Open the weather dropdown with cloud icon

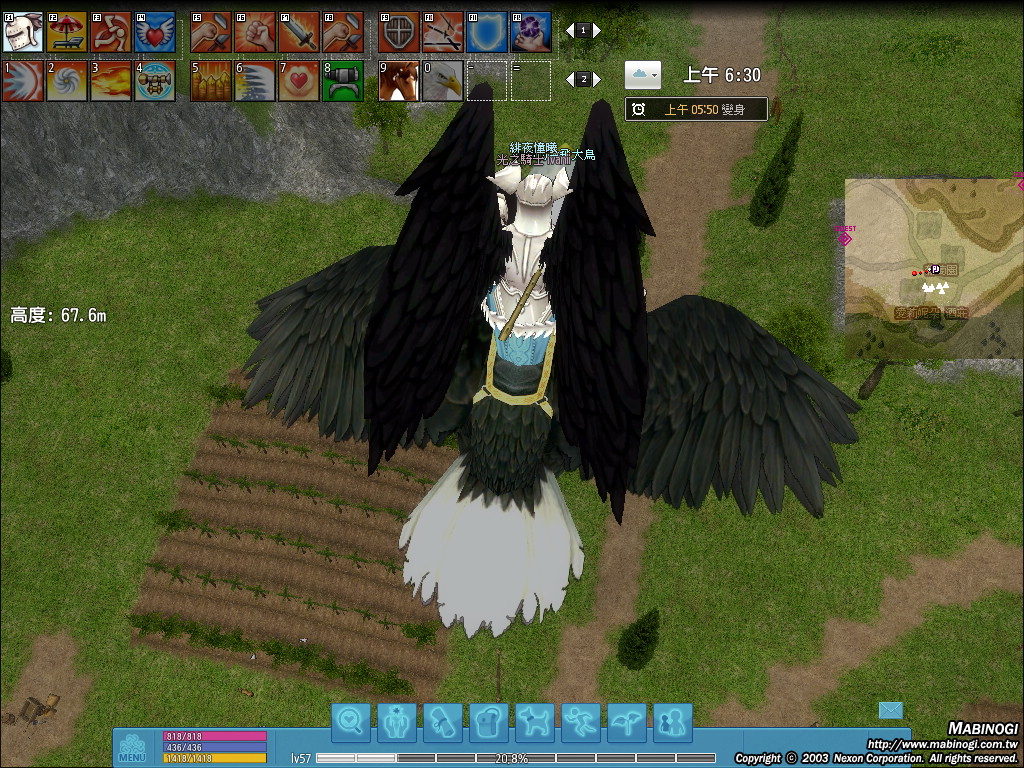click(x=642, y=74)
